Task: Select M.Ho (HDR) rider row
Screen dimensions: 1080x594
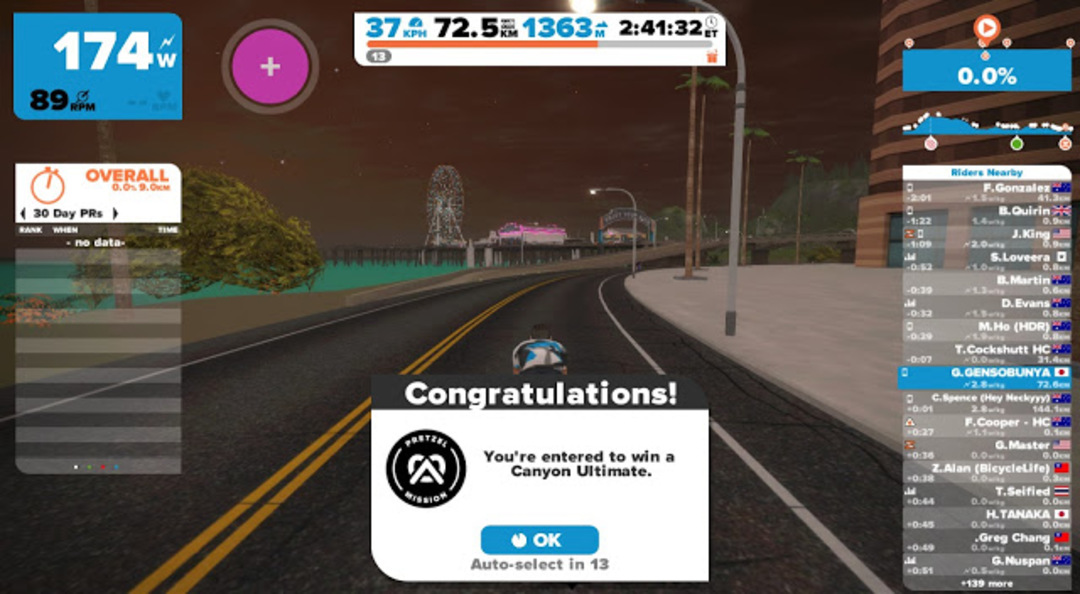Action: point(987,331)
